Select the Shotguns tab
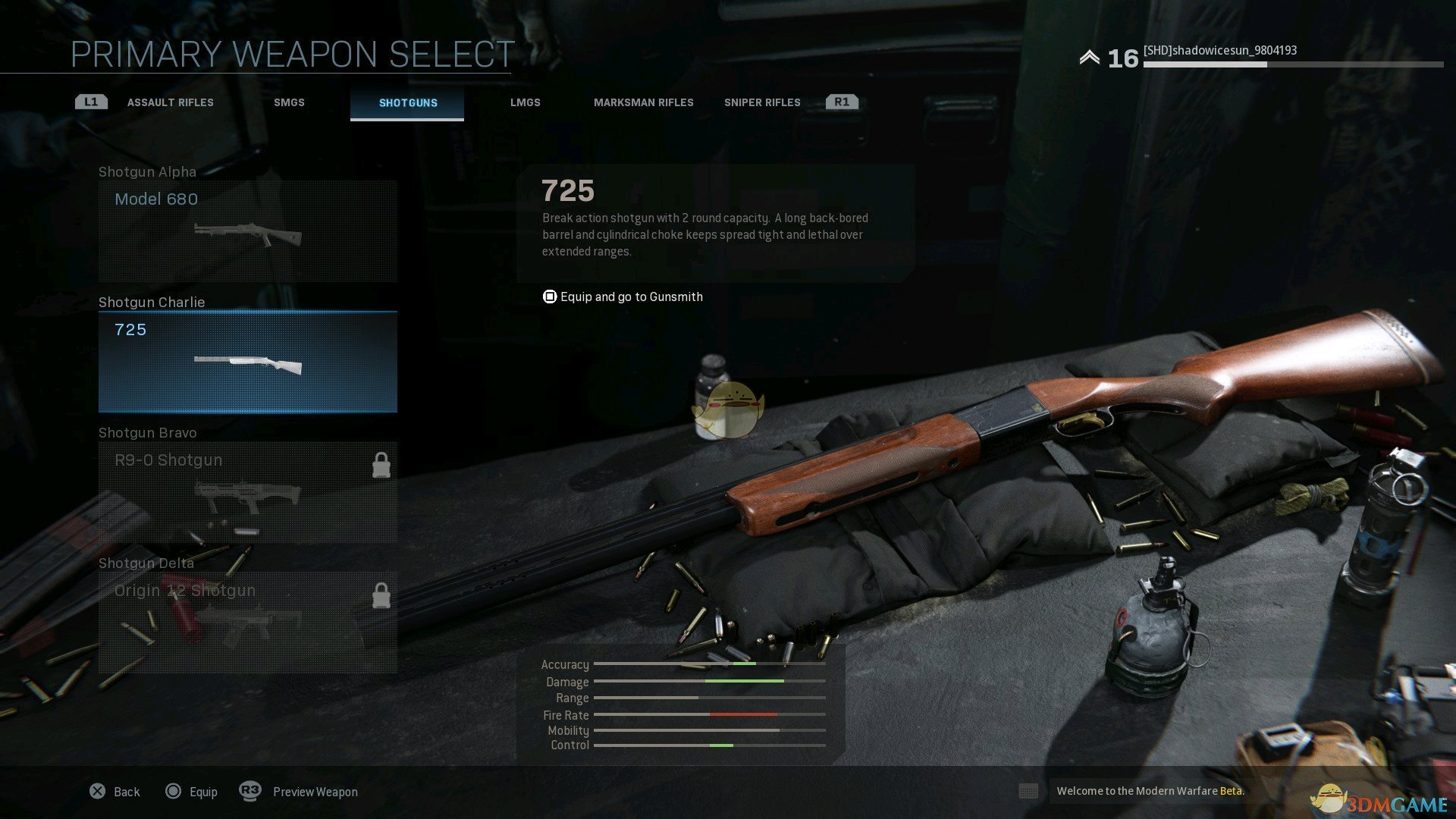The height and width of the screenshot is (819, 1456). click(408, 102)
